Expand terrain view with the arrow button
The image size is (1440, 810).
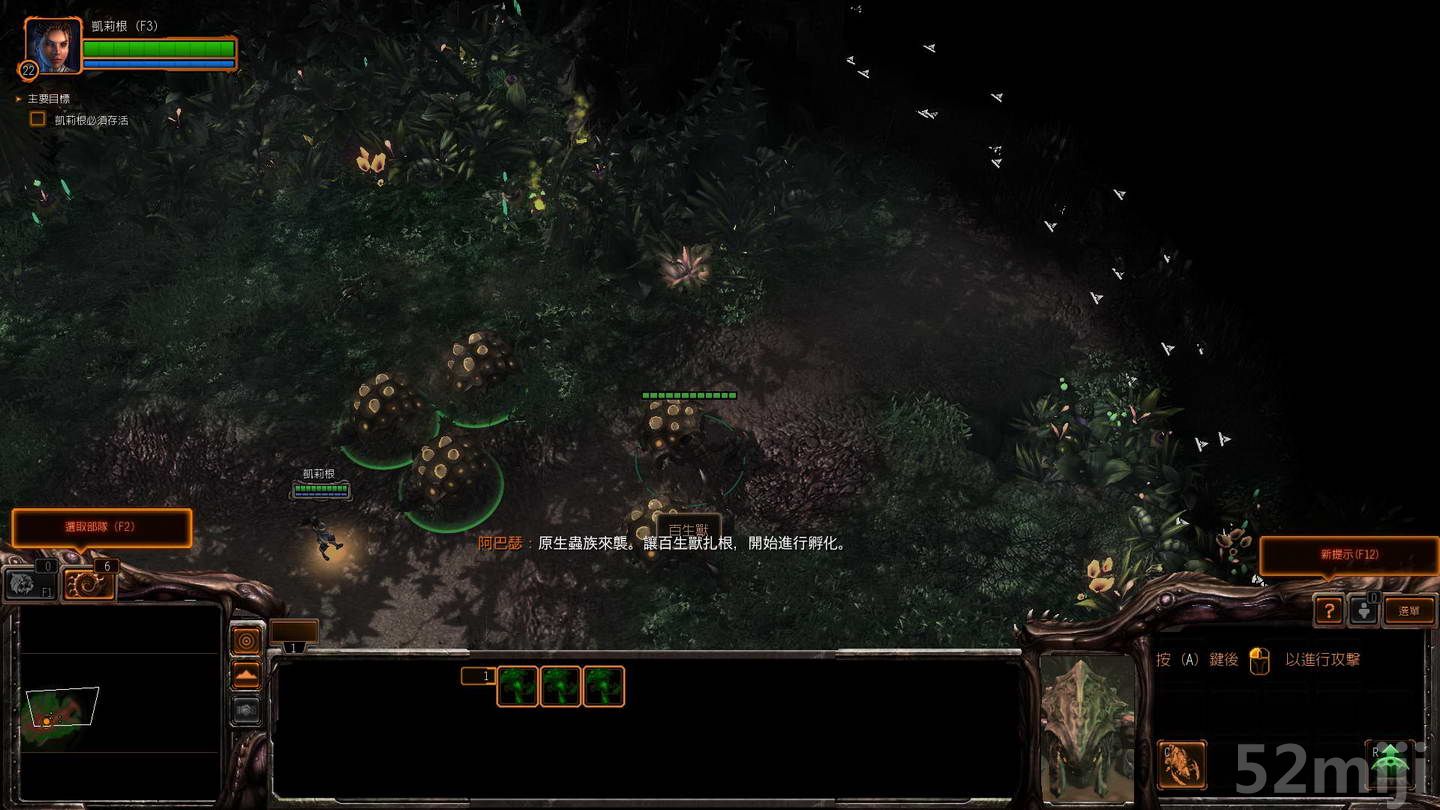pos(247,673)
